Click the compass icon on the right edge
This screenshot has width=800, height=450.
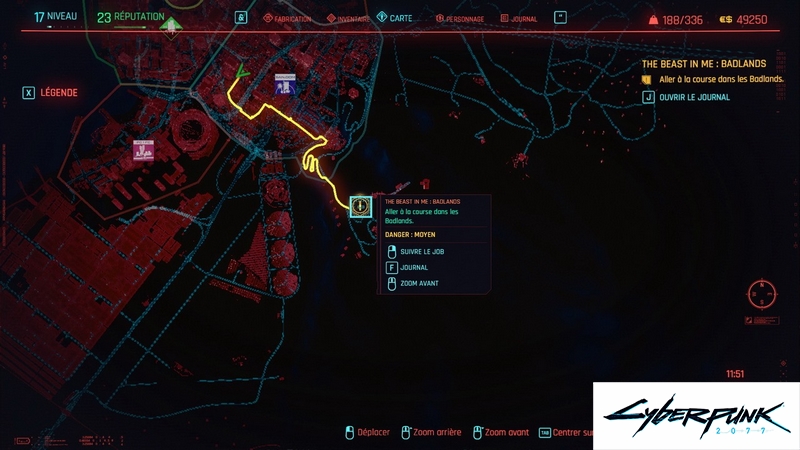[x=762, y=295]
